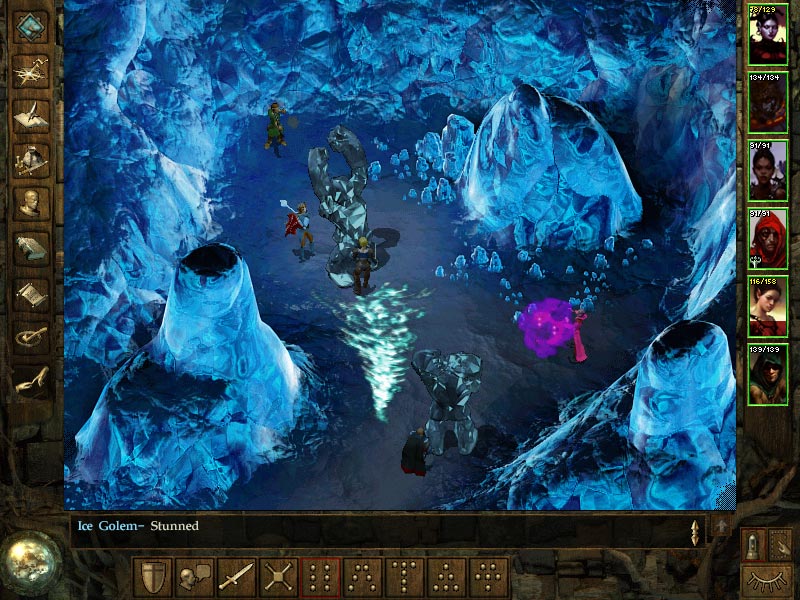Viewport: 800px width, 600px height.
Task: Activate the shield guard action
Action: click(151, 577)
